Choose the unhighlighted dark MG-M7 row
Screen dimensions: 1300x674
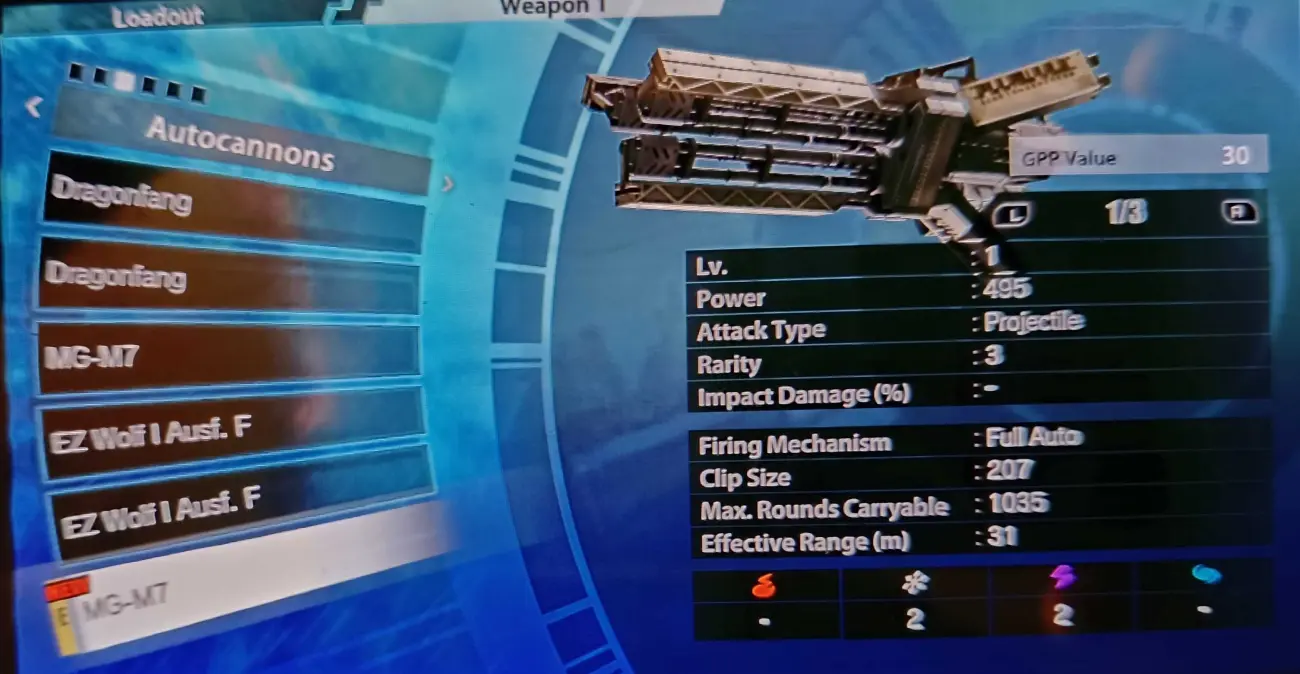point(228,357)
